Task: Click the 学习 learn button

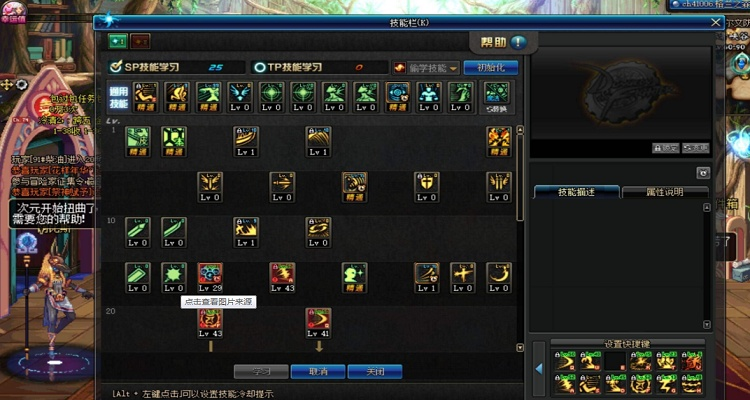Action: point(261,370)
